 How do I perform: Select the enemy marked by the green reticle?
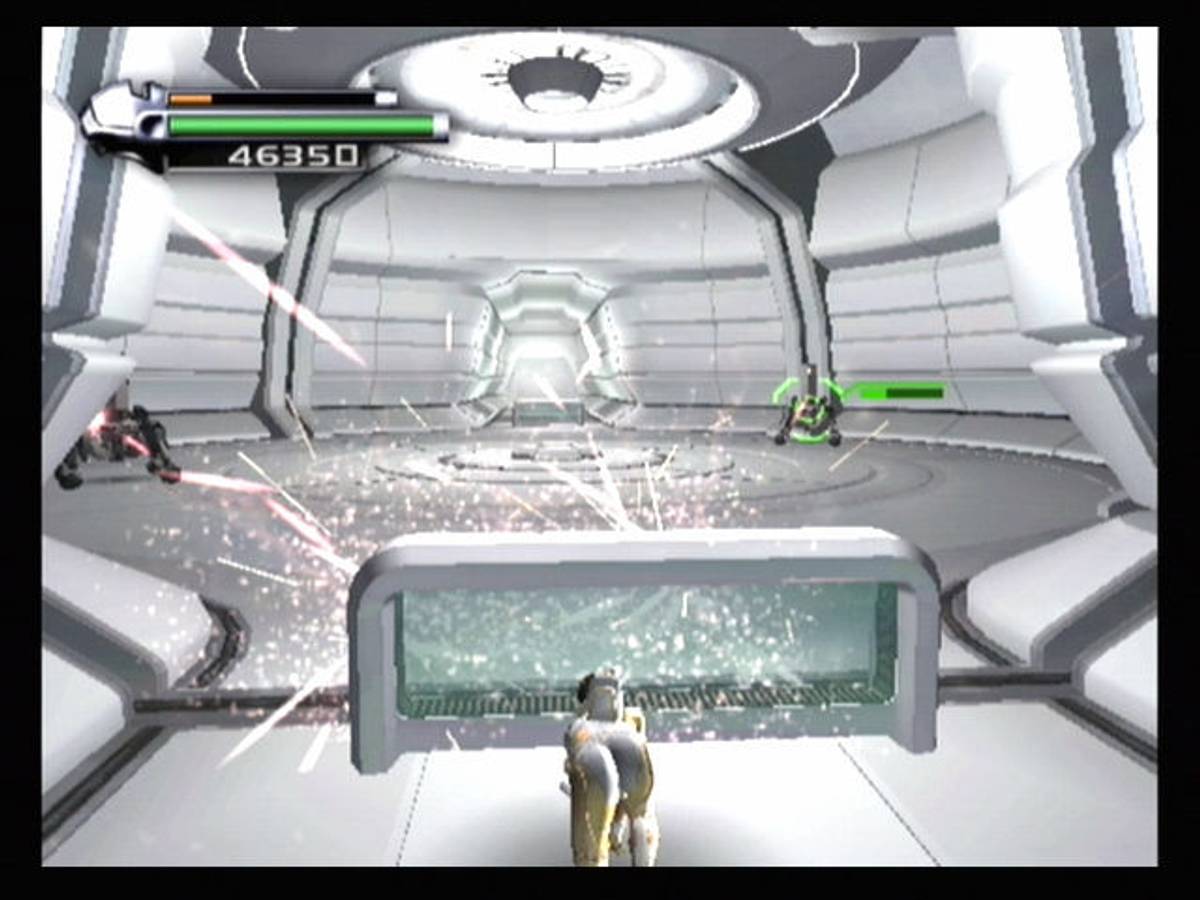click(807, 411)
